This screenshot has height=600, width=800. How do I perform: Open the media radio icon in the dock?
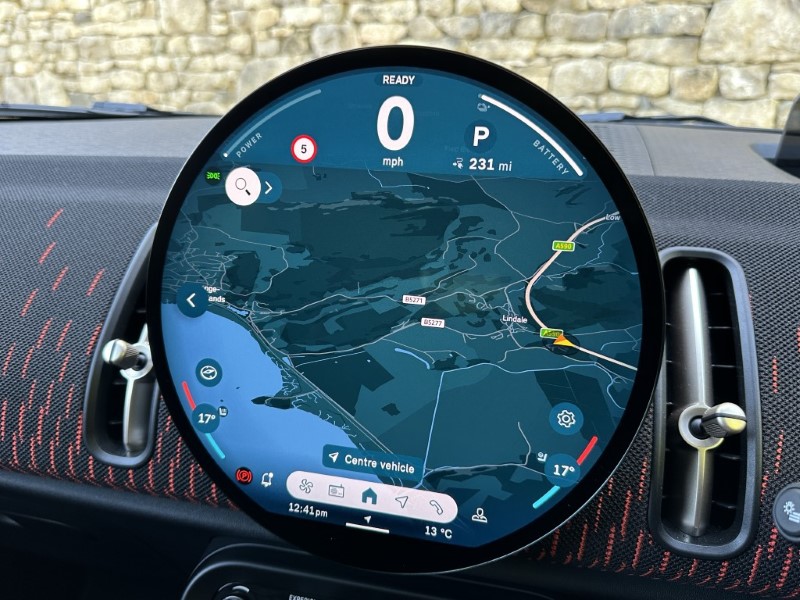pos(336,492)
